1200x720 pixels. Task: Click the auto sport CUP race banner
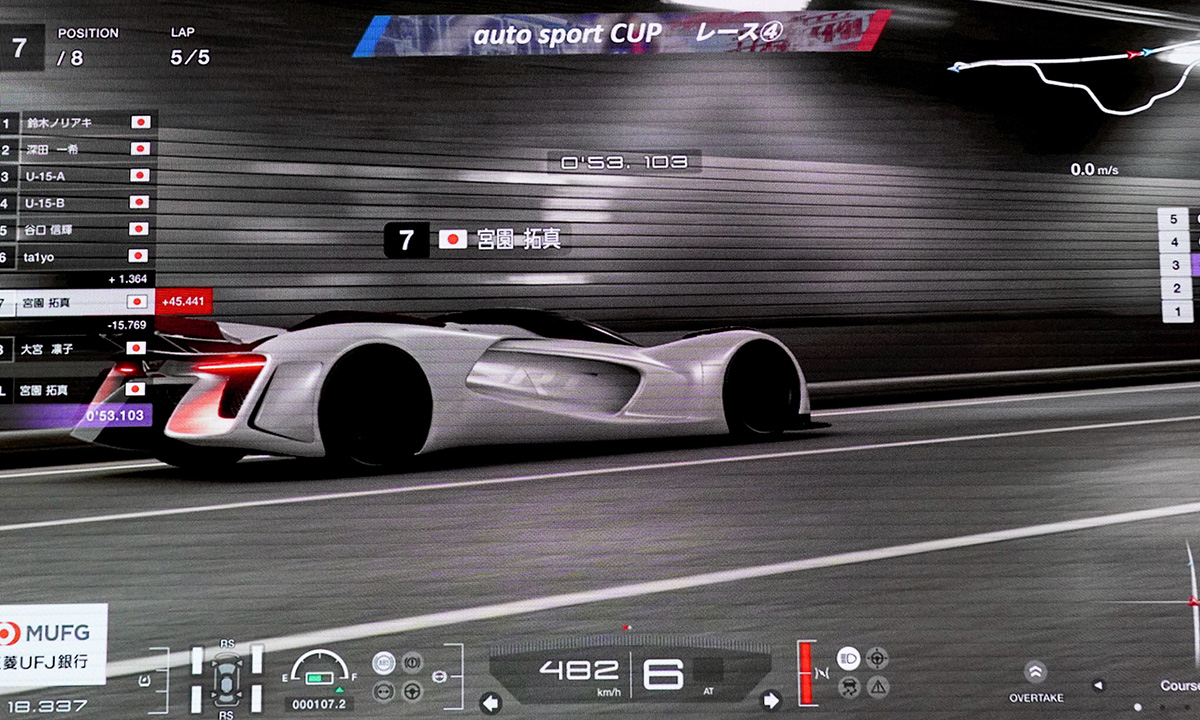click(x=620, y=33)
